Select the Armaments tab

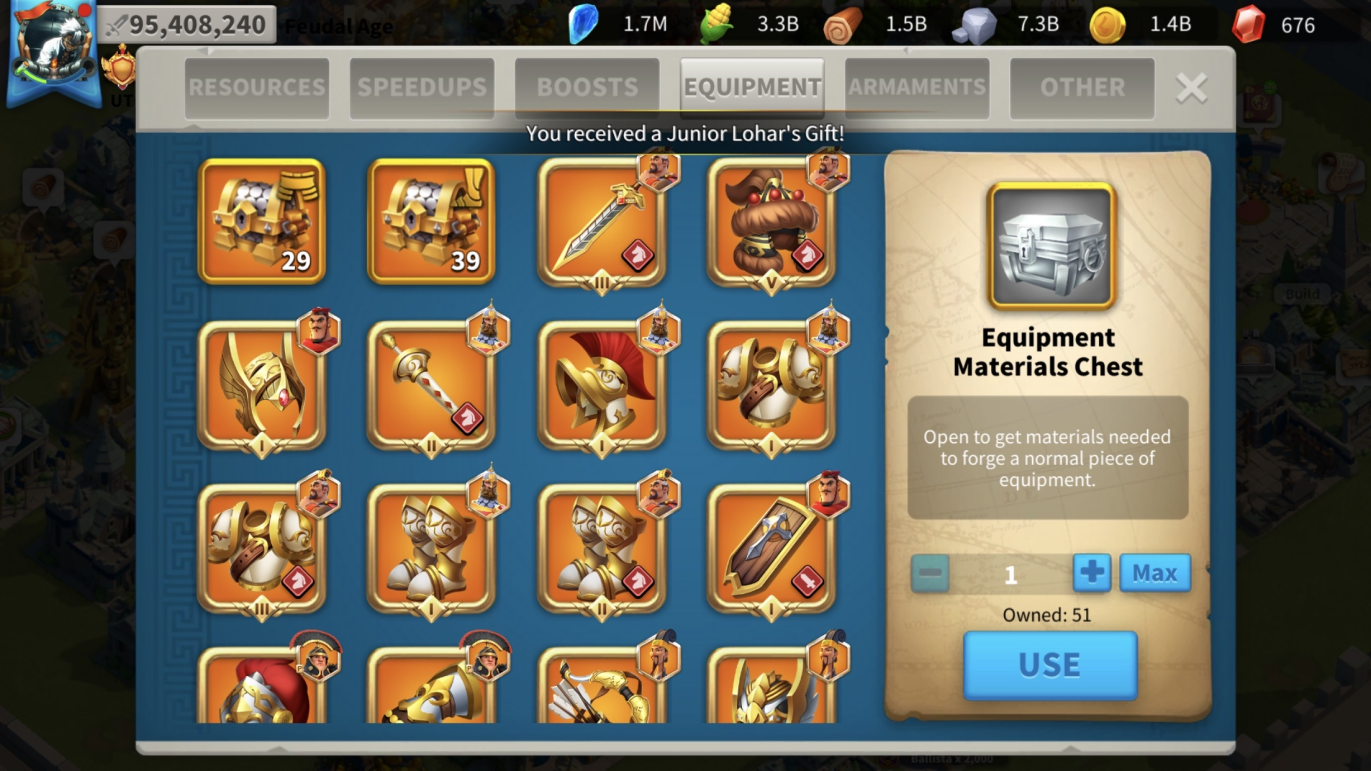(x=917, y=88)
